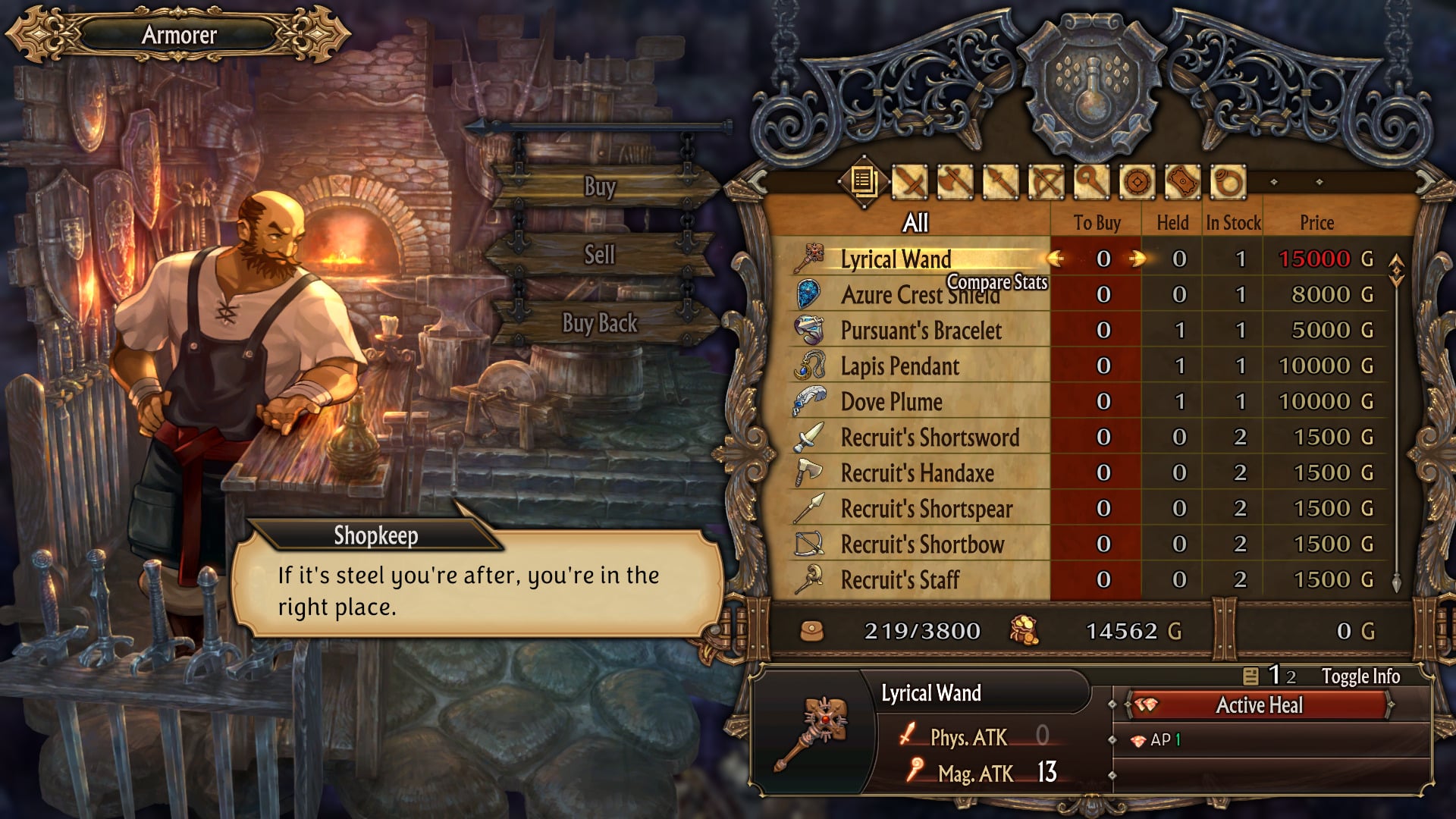Decrease Lyrical Wand quantity with left arrow
This screenshot has width=1456, height=819.
coord(1055,259)
